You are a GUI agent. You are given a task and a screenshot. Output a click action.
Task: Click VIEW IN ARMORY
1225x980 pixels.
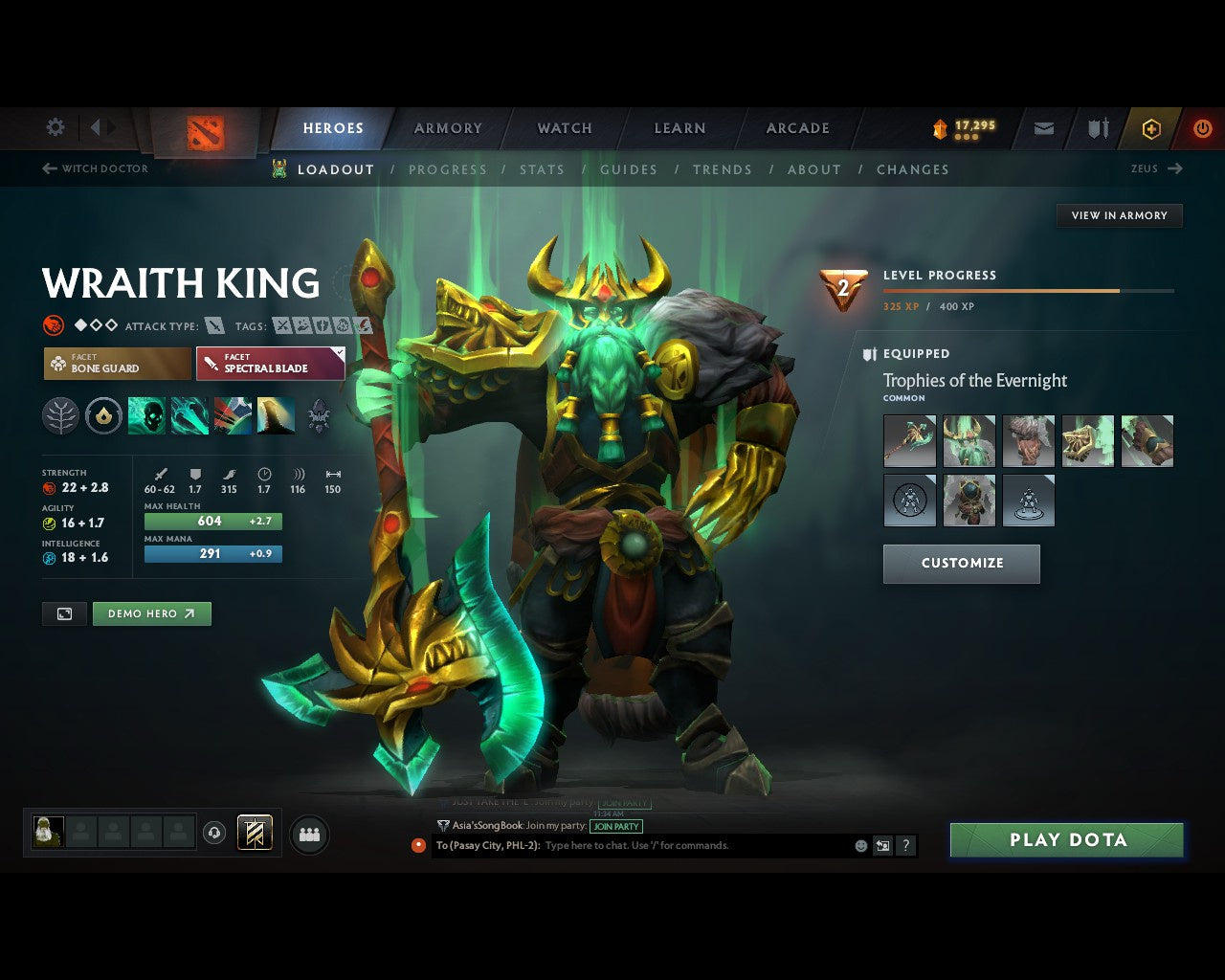click(1118, 215)
